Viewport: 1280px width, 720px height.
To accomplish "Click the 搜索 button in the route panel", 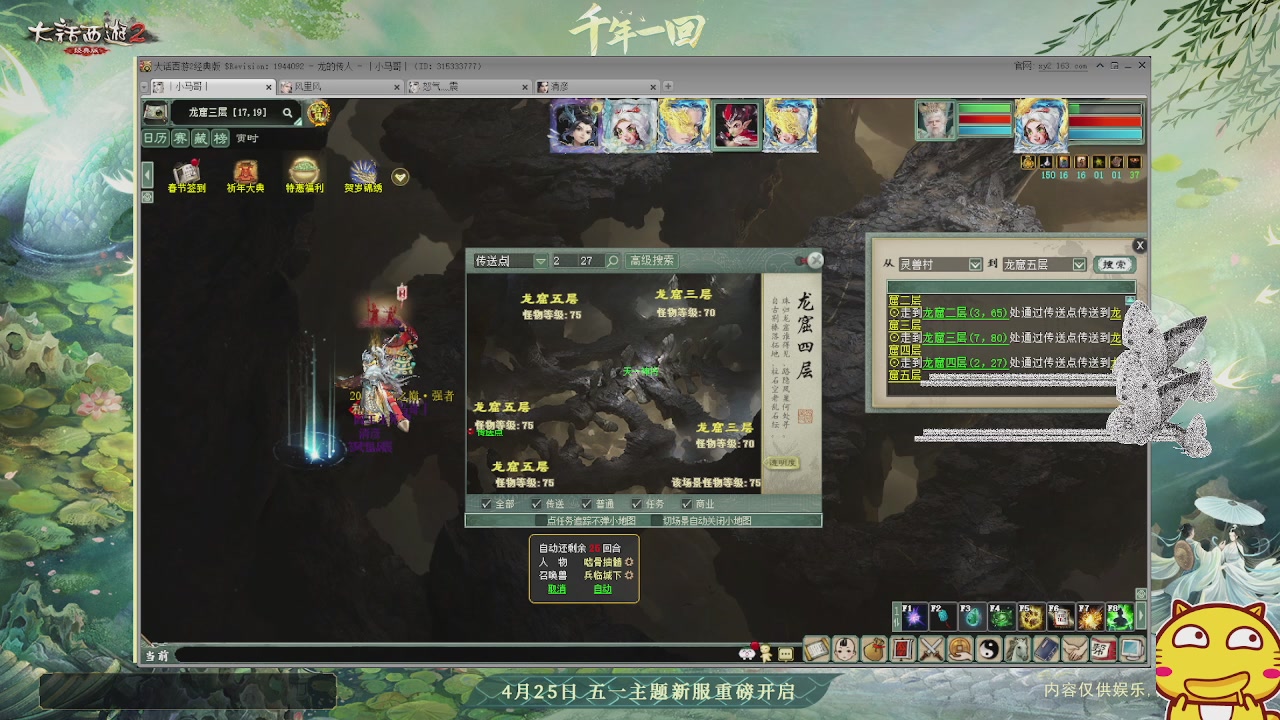I will 1114,264.
